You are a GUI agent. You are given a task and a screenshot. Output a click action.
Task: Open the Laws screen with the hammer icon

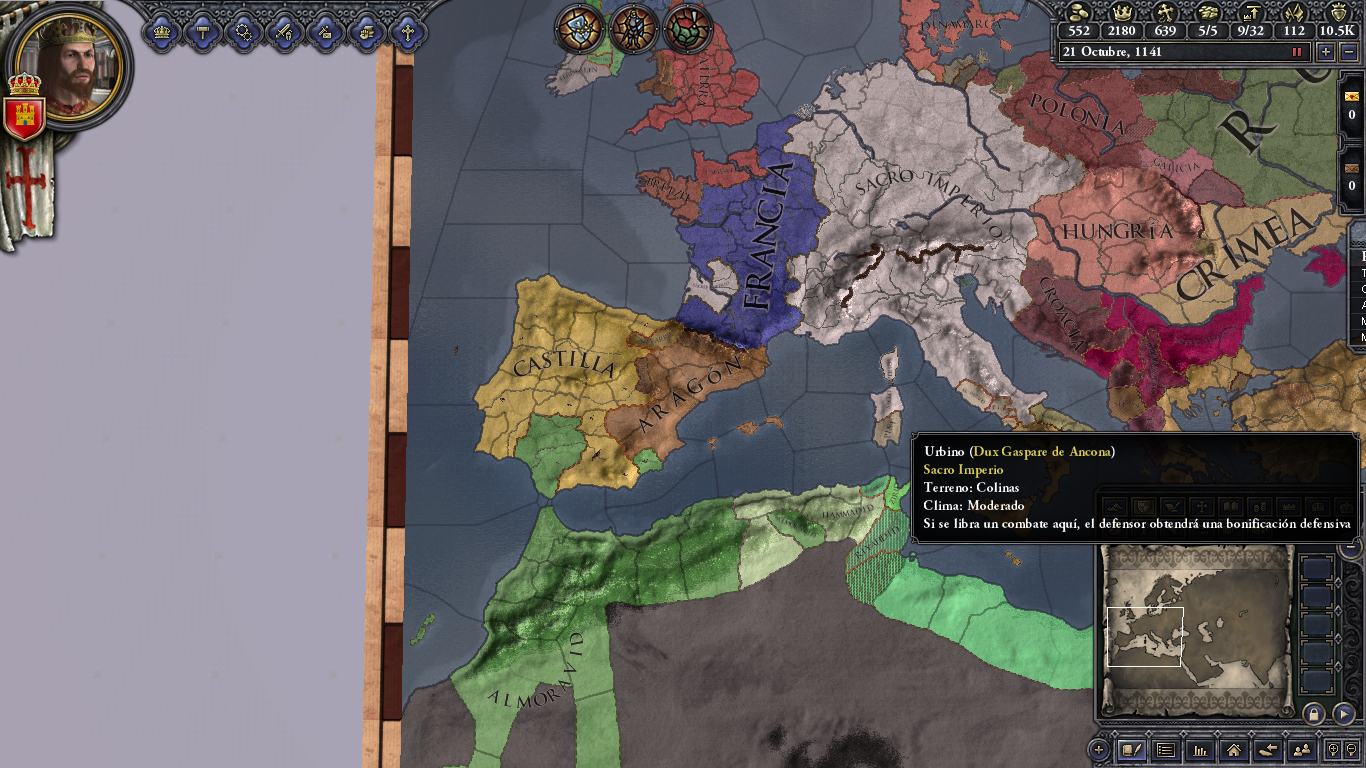pos(202,31)
